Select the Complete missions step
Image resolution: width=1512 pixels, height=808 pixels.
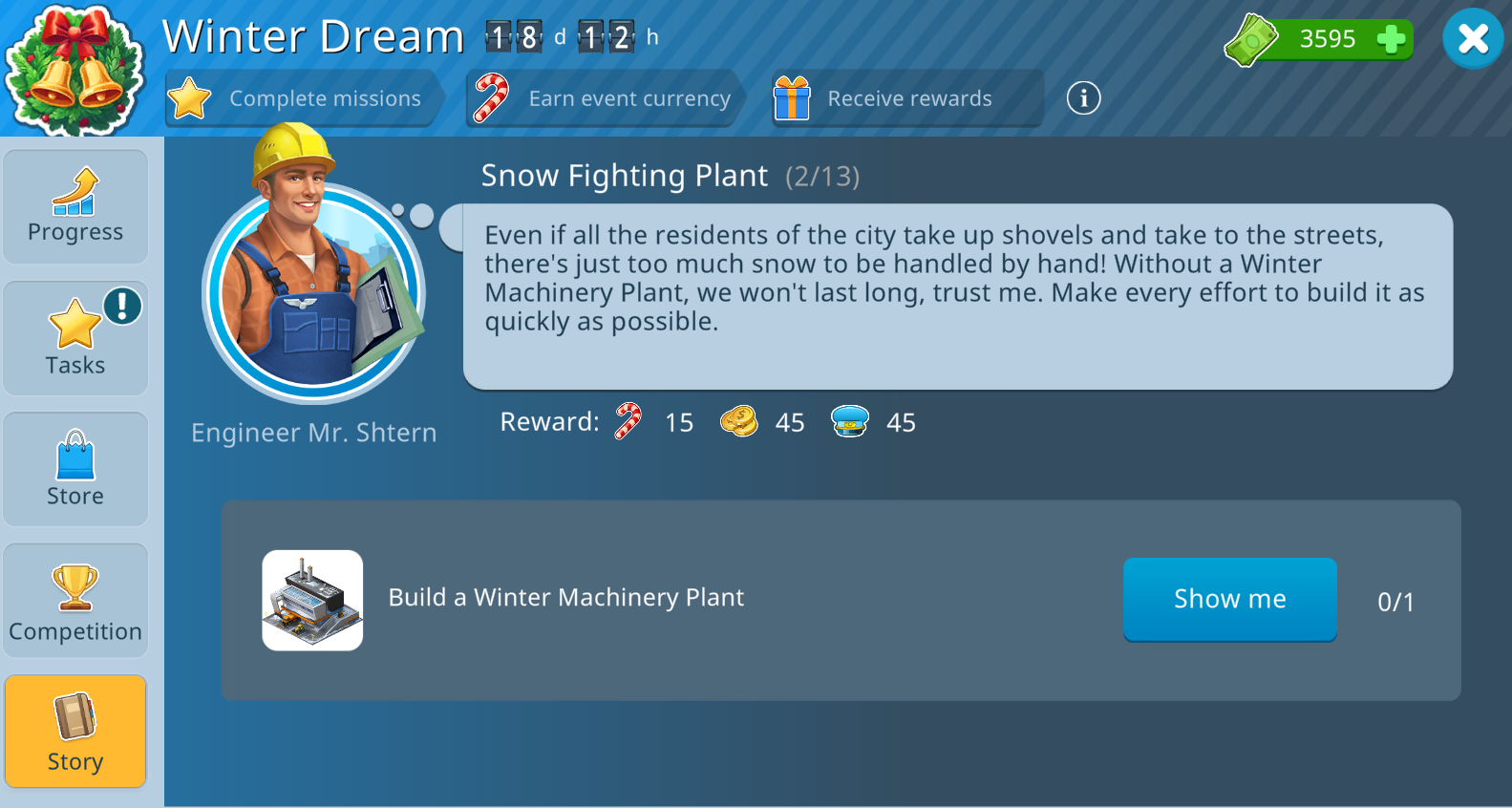(303, 98)
